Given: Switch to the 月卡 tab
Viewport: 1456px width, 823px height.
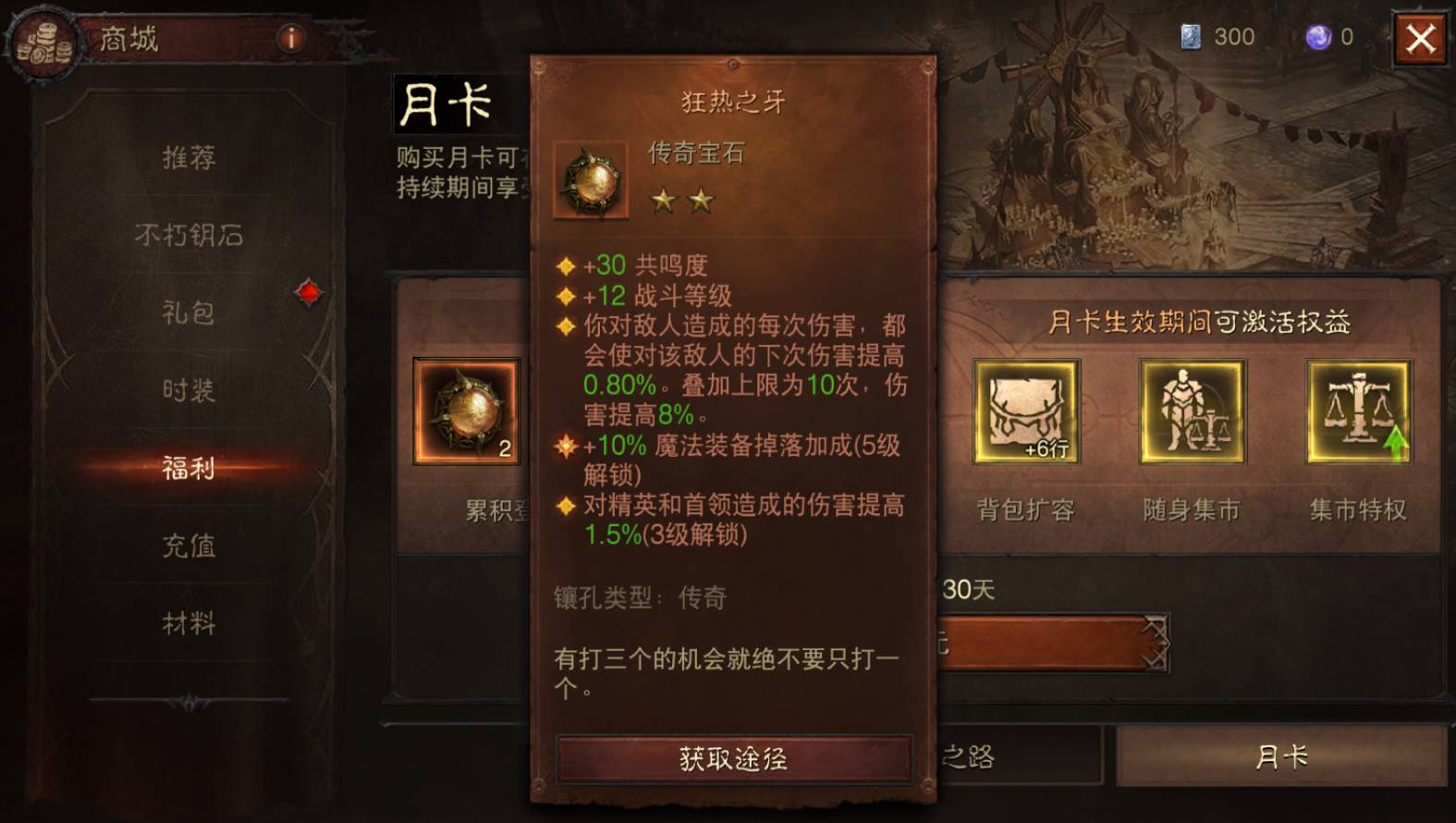Looking at the screenshot, I should pos(1281,756).
